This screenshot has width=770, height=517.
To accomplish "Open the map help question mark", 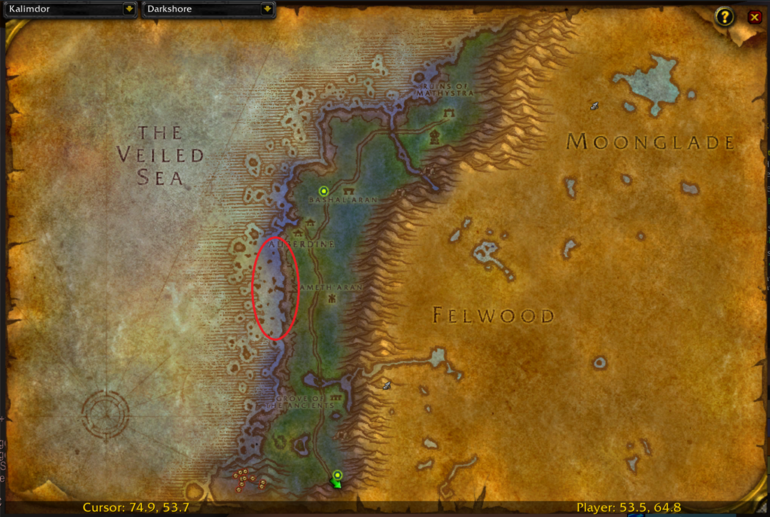I will coord(726,17).
